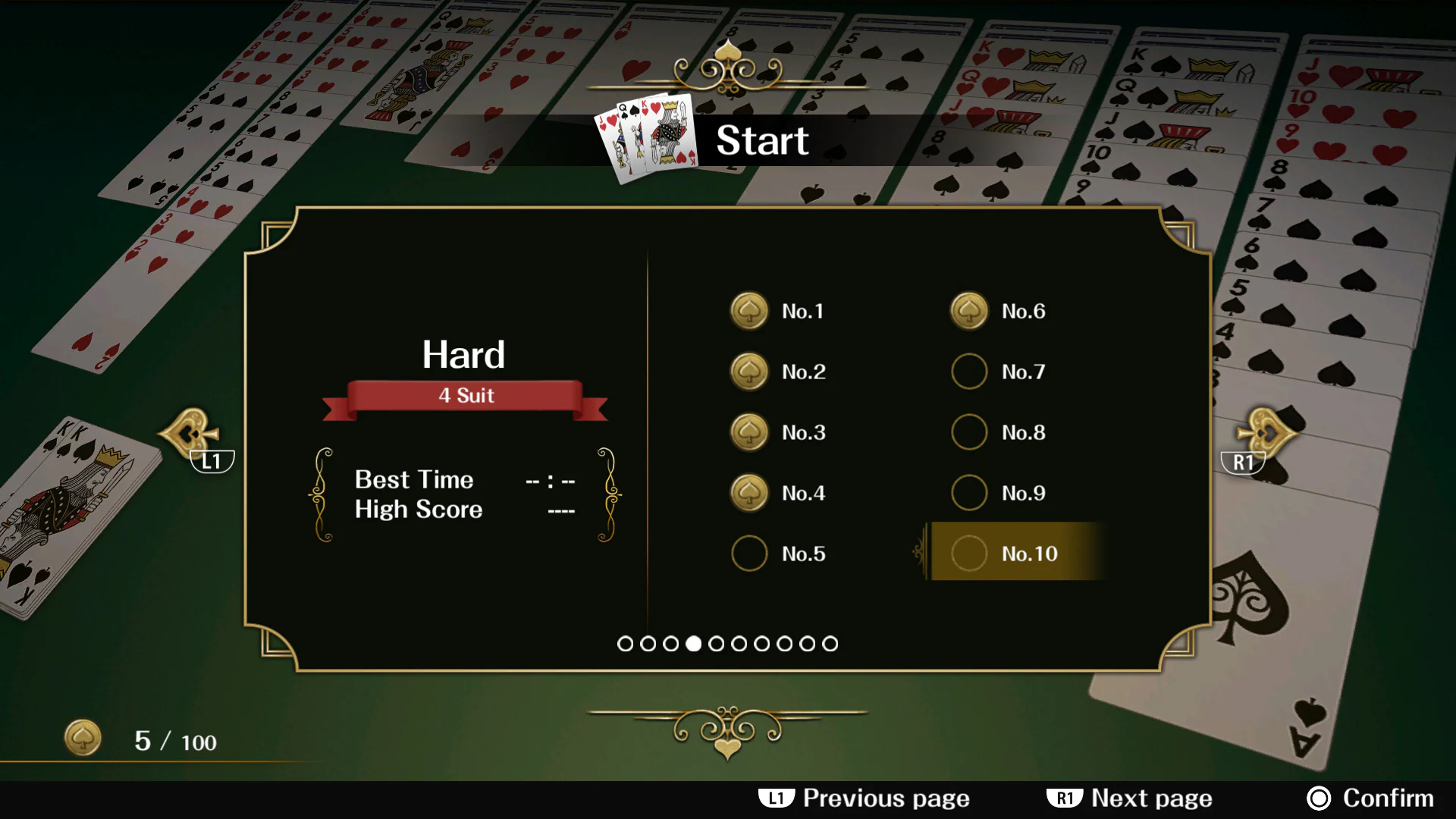Click the completion medal for No.4
This screenshot has height=819, width=1456.
[x=748, y=492]
